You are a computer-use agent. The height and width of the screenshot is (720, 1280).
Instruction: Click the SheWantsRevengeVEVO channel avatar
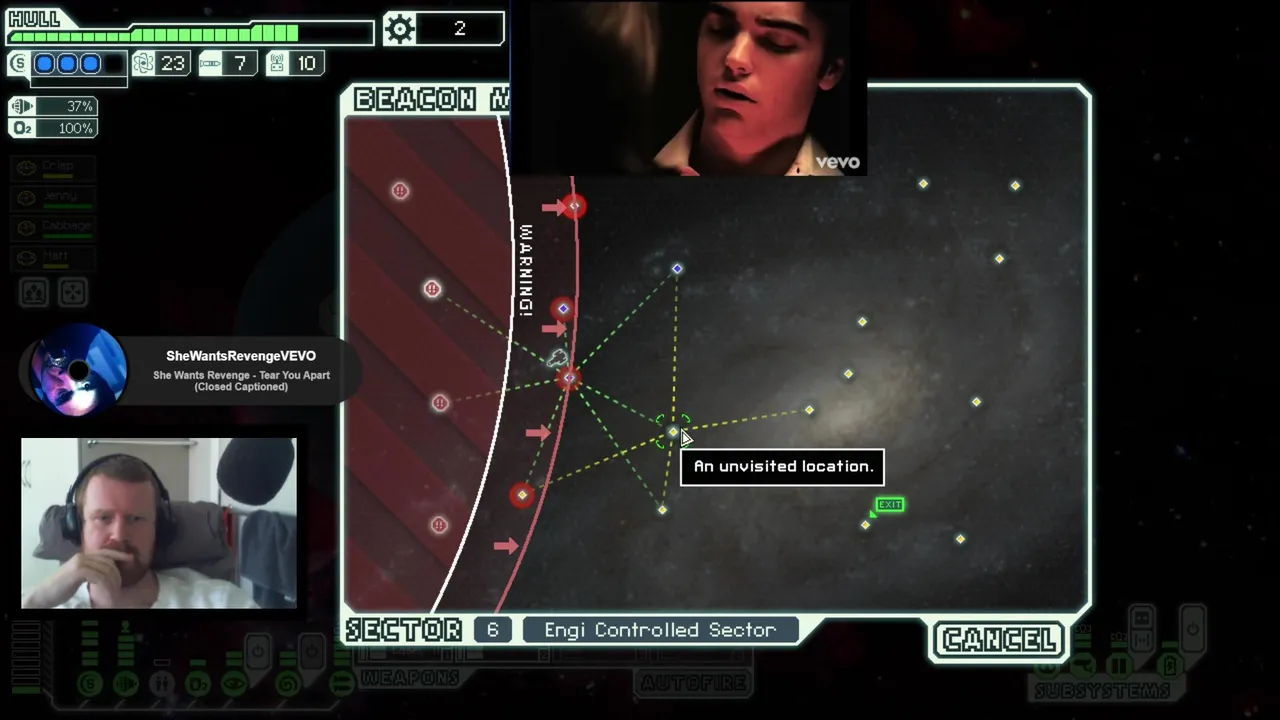pyautogui.click(x=78, y=370)
